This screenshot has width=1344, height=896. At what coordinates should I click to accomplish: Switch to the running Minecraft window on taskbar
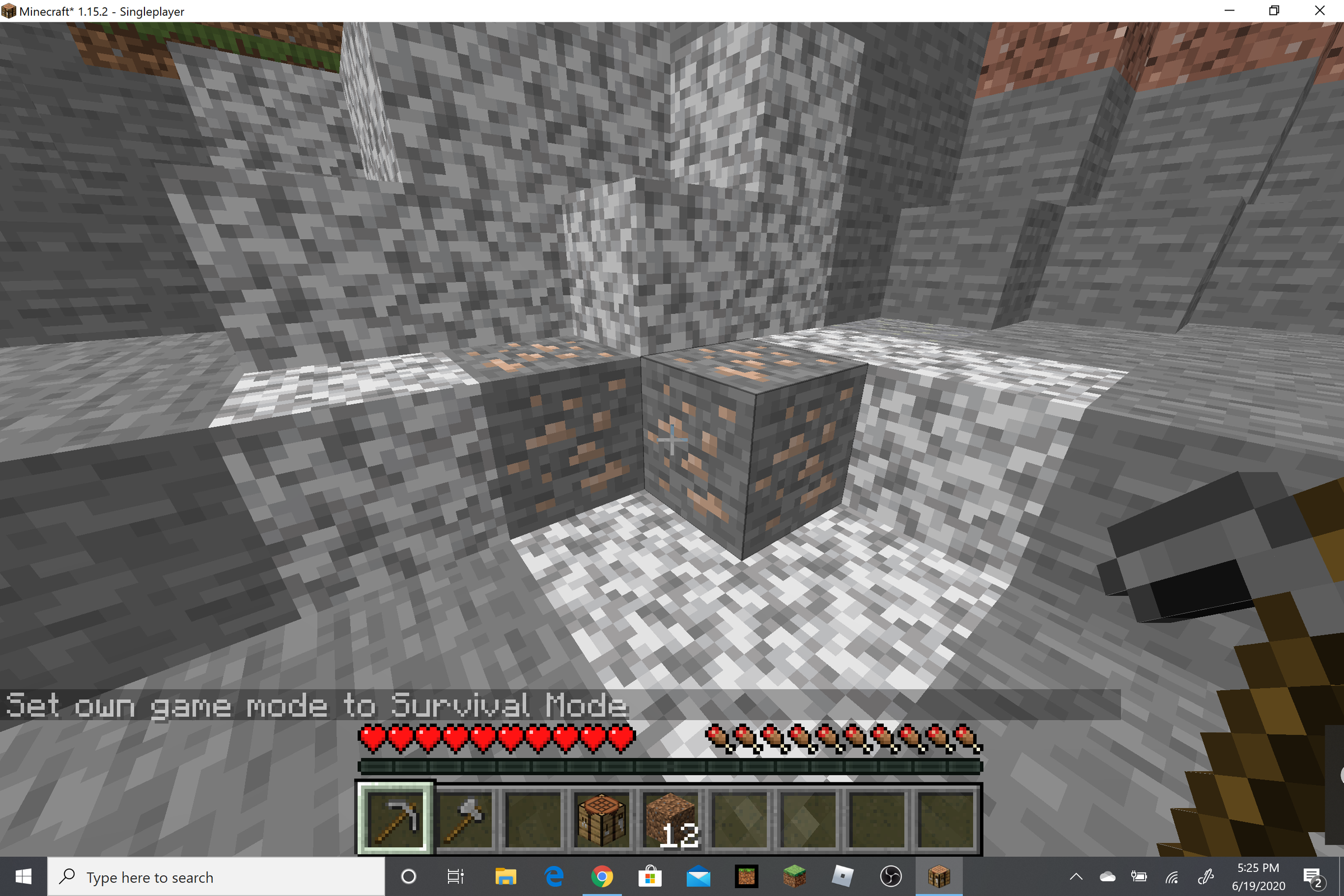click(x=940, y=876)
